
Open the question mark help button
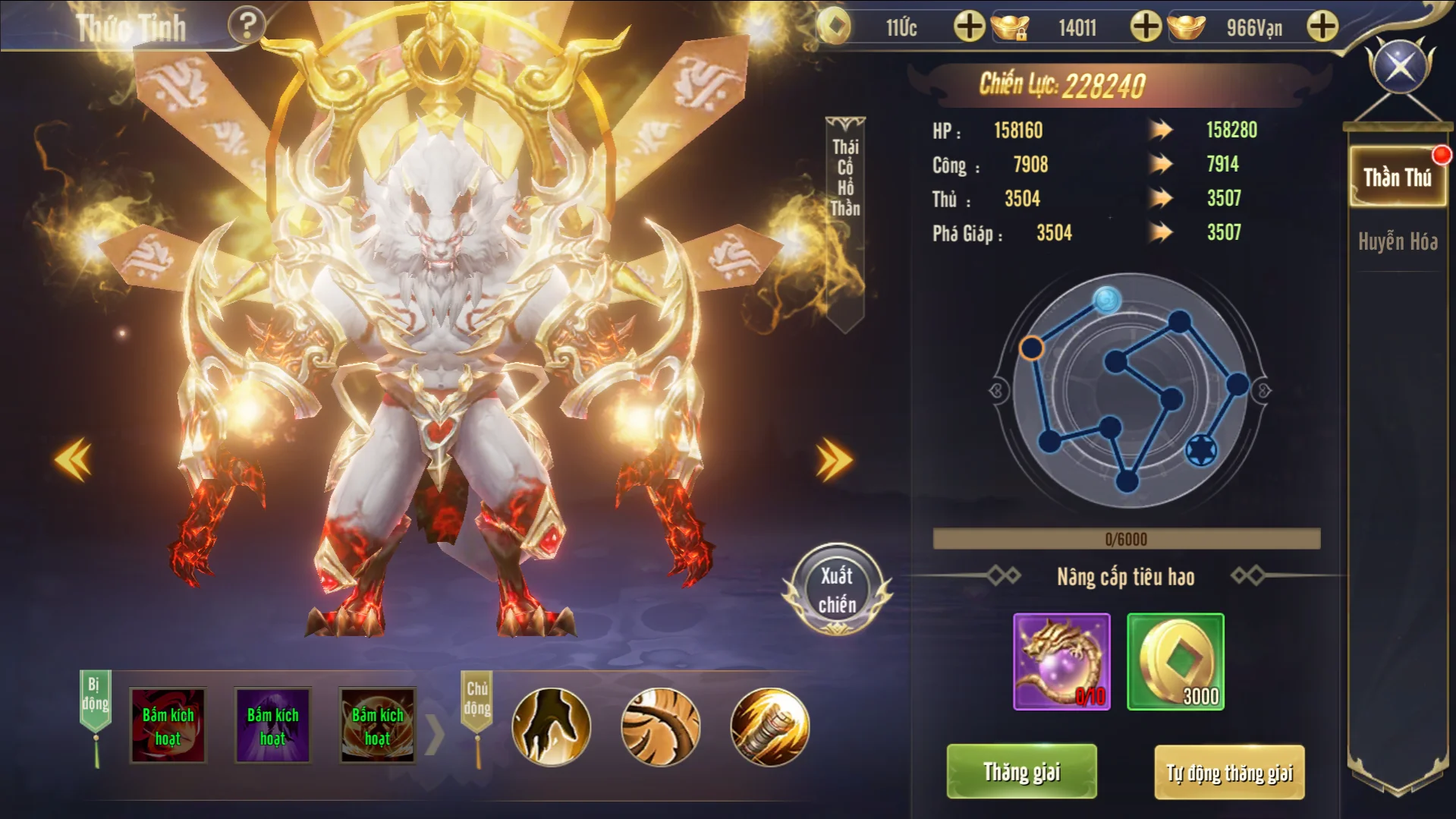[x=247, y=26]
